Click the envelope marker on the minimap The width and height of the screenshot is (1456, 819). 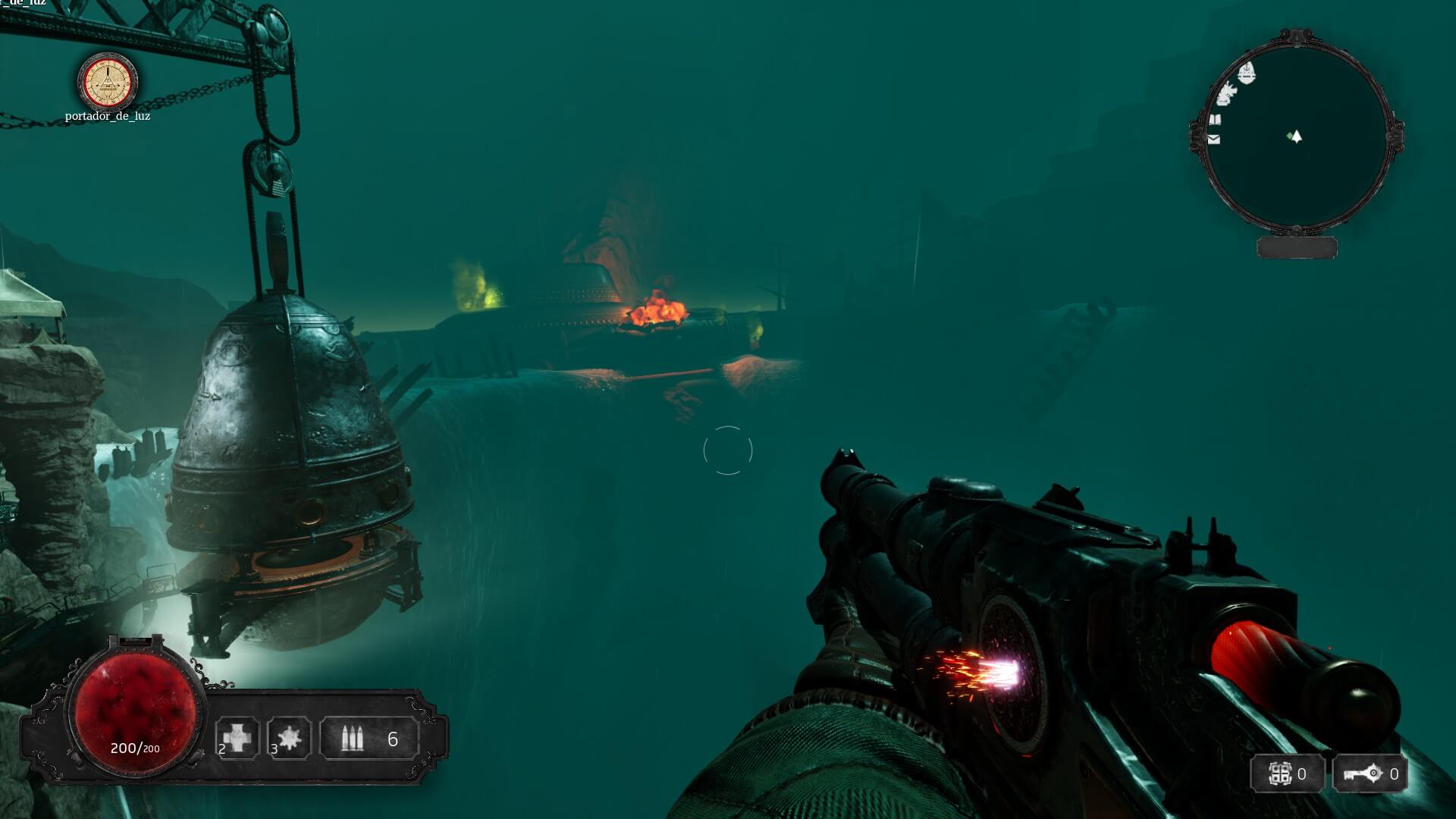tap(1214, 140)
